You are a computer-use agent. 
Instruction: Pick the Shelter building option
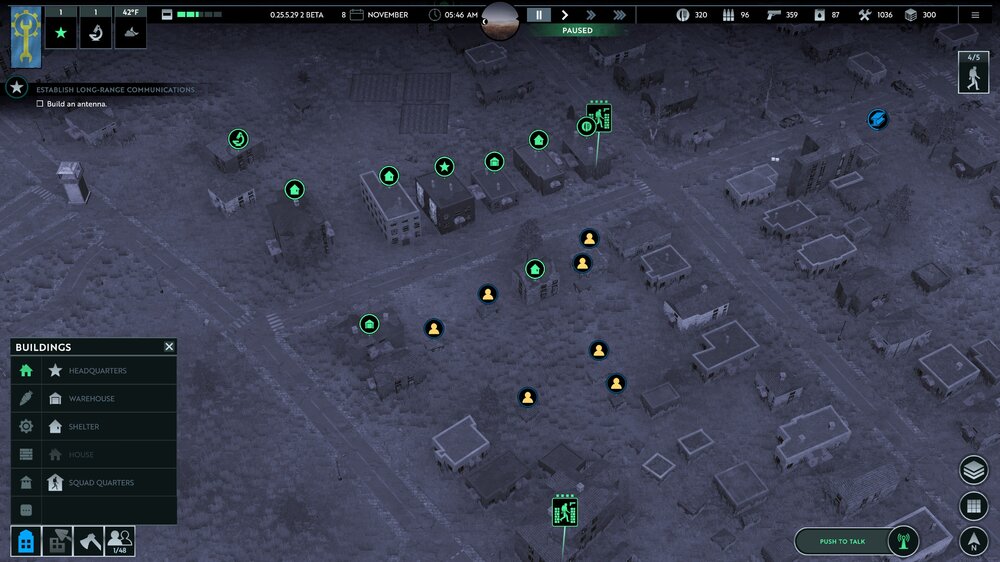point(84,427)
